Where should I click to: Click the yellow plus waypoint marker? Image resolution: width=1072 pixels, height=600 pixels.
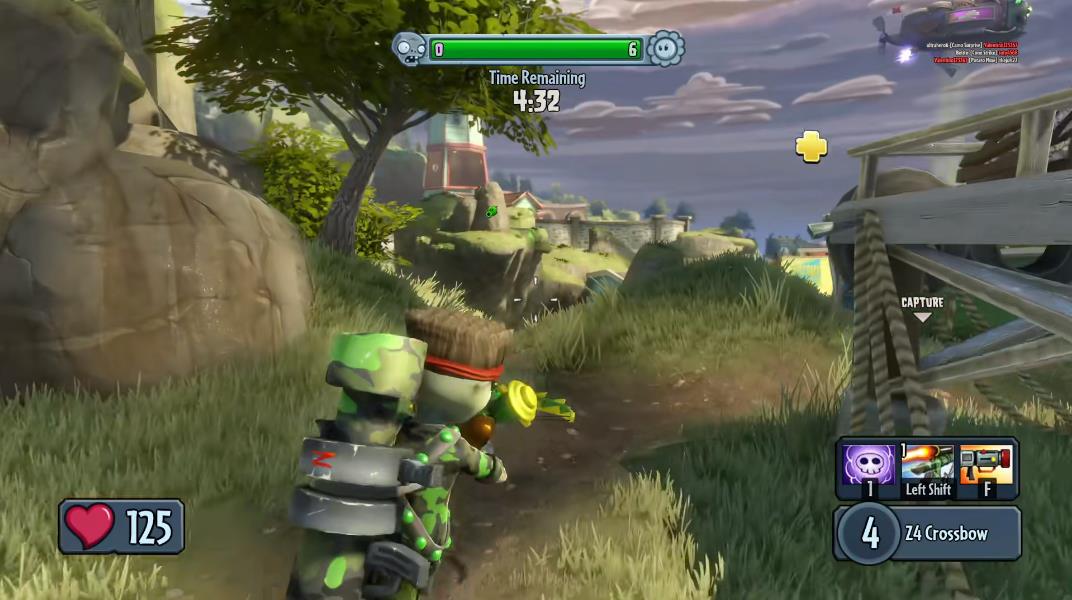[x=812, y=147]
